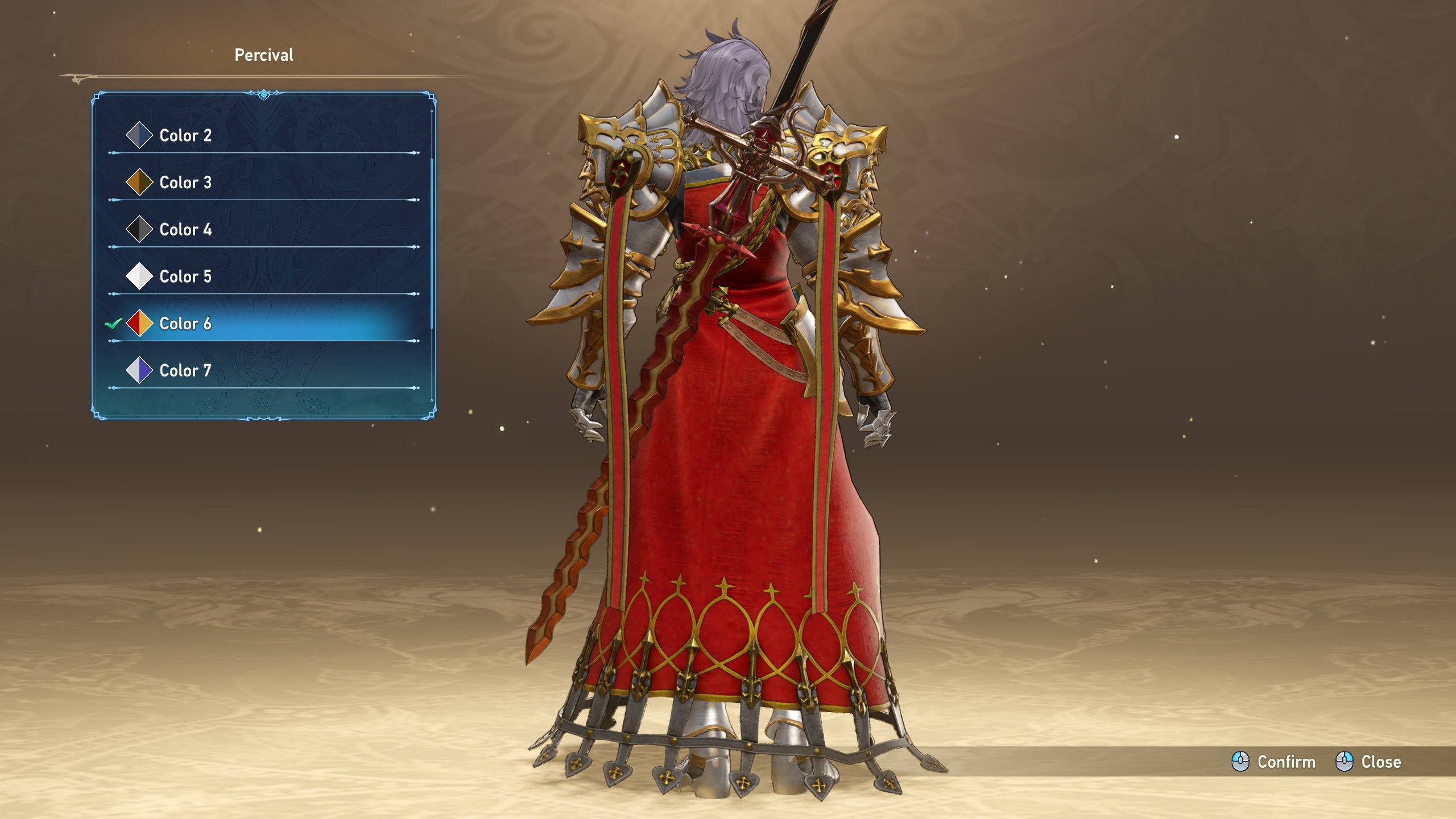Apply the Color 5 white scheme
The image size is (1456, 819).
click(x=185, y=277)
